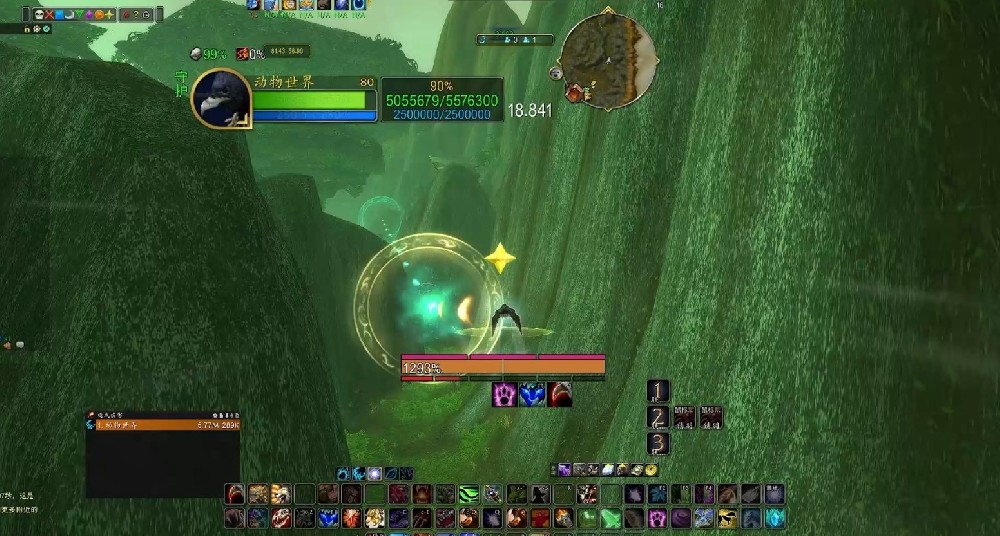The image size is (1000, 536).
Task: Click the purple paw-print action slot
Action: (658, 518)
